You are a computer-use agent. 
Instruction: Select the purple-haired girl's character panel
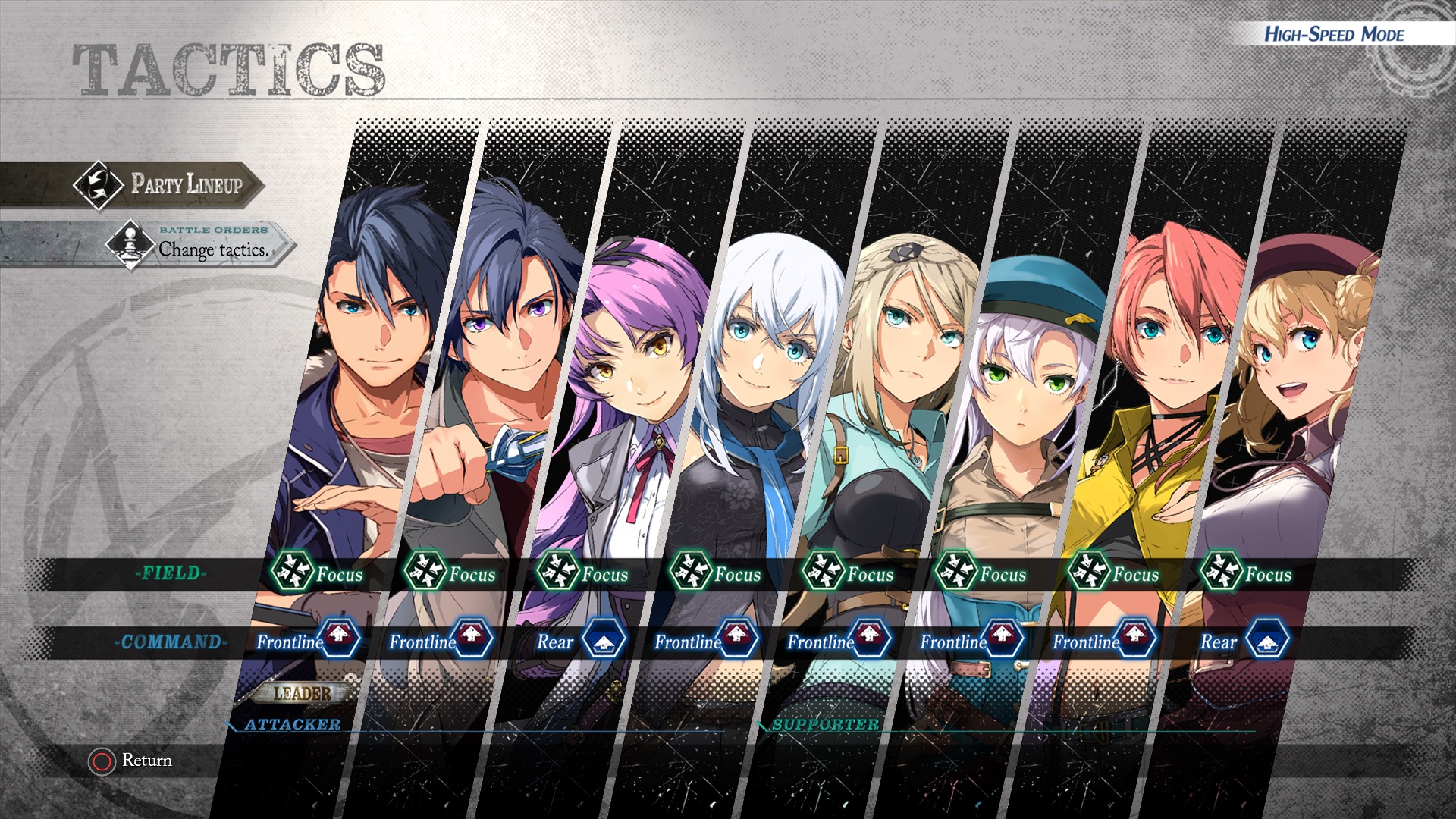pos(629,379)
